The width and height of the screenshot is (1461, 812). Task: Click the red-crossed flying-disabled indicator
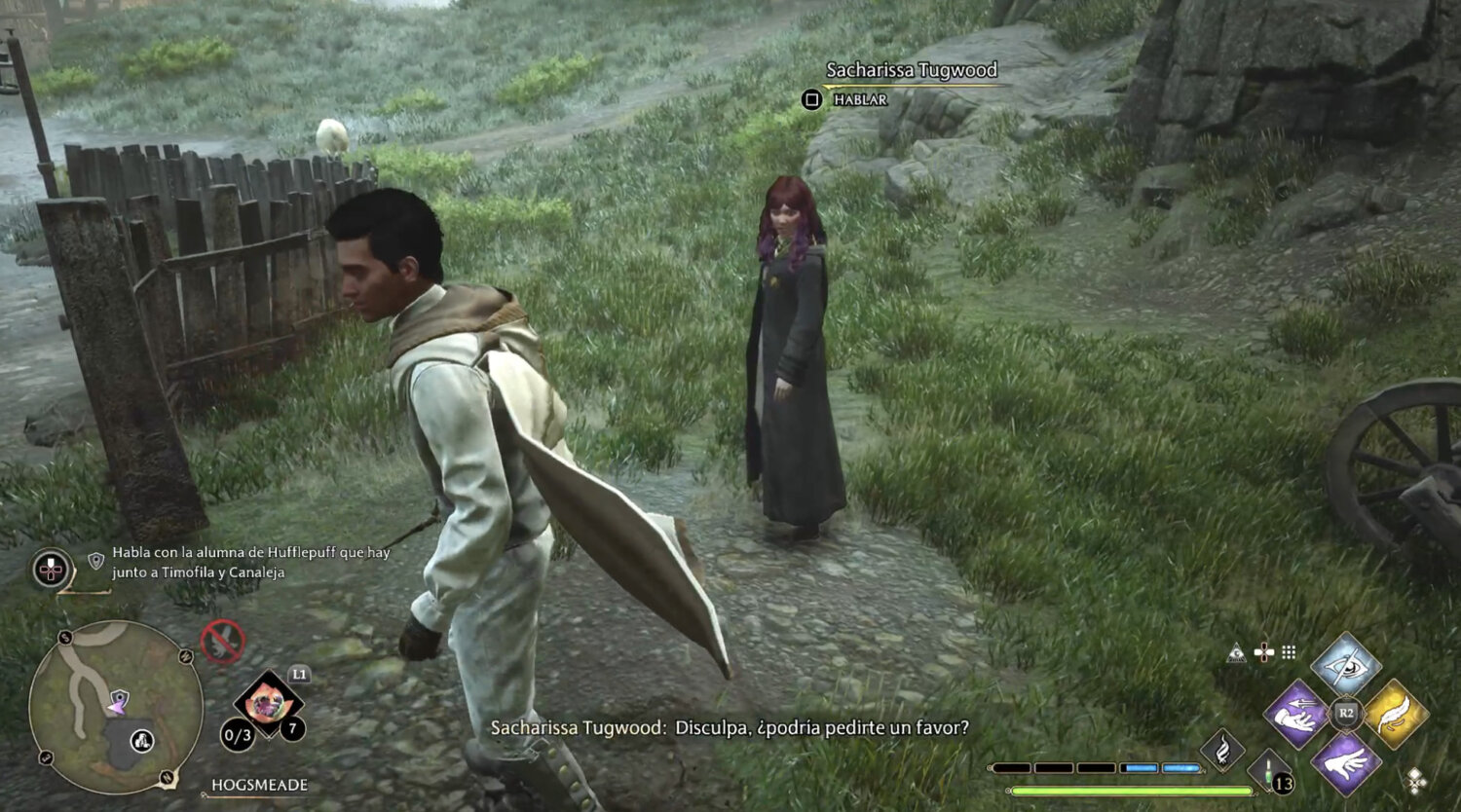coord(222,643)
